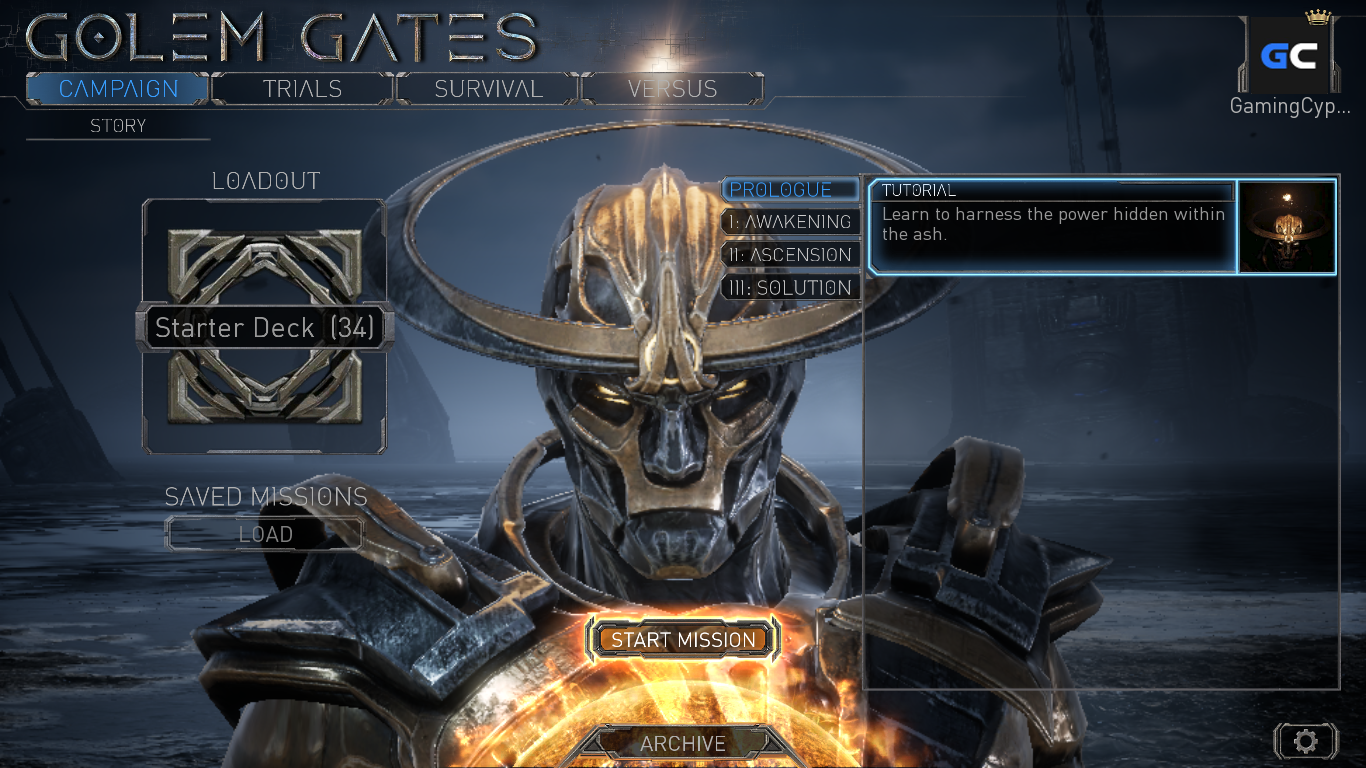
Task: Go to the Versus tab
Action: (x=672, y=89)
